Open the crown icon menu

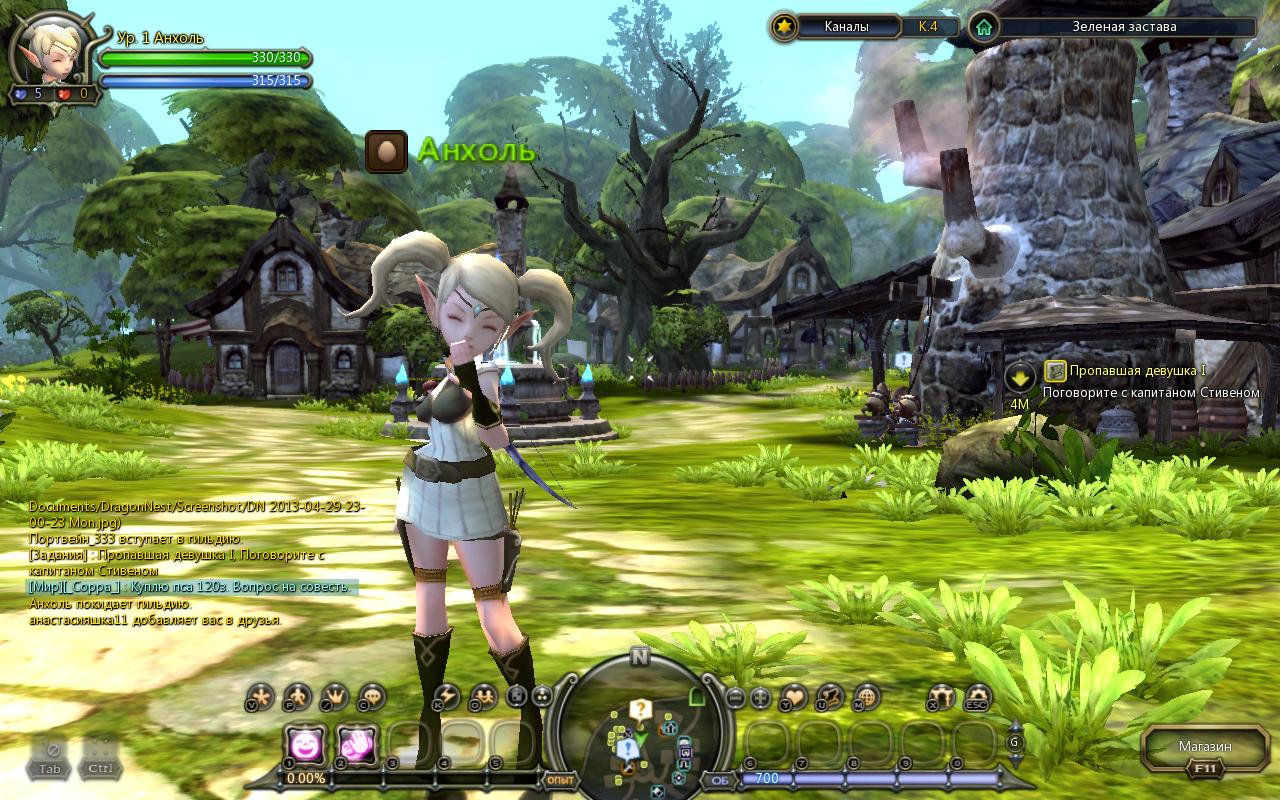pyautogui.click(x=335, y=696)
